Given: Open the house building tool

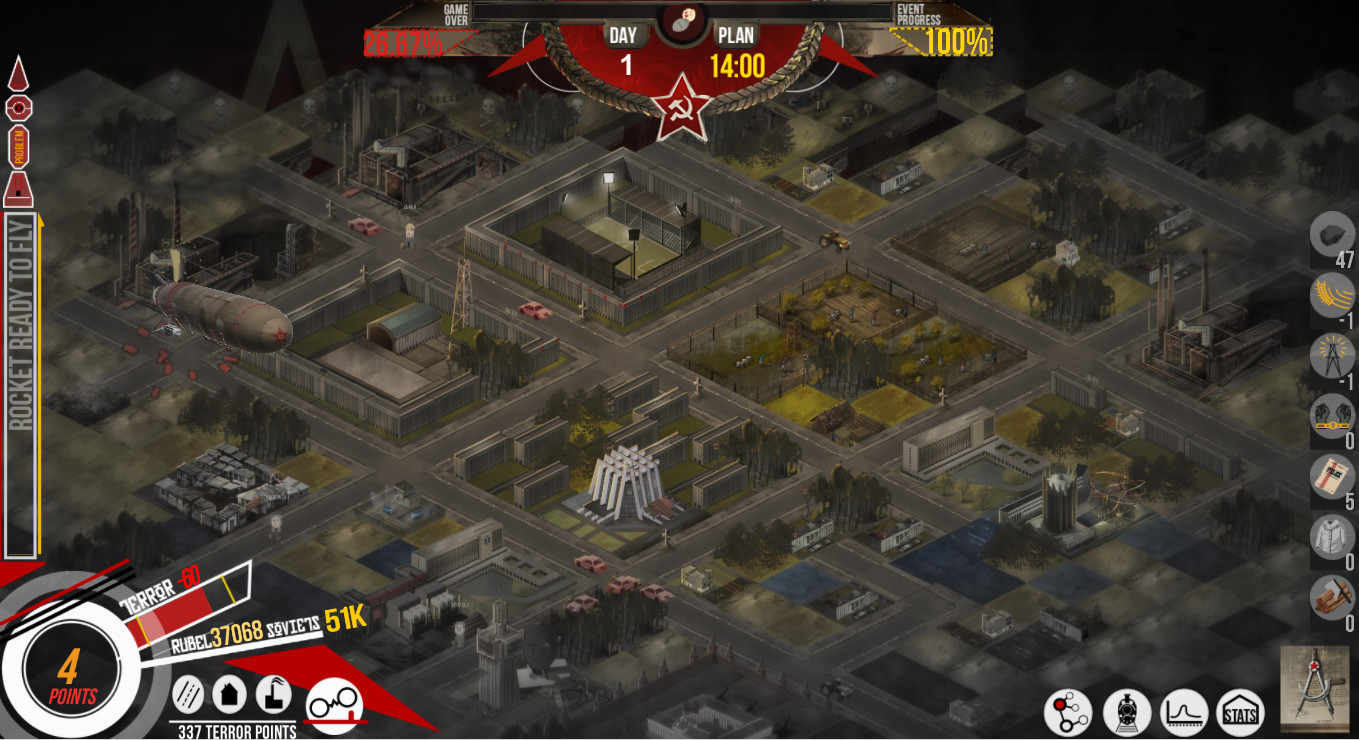Looking at the screenshot, I should click(x=232, y=693).
